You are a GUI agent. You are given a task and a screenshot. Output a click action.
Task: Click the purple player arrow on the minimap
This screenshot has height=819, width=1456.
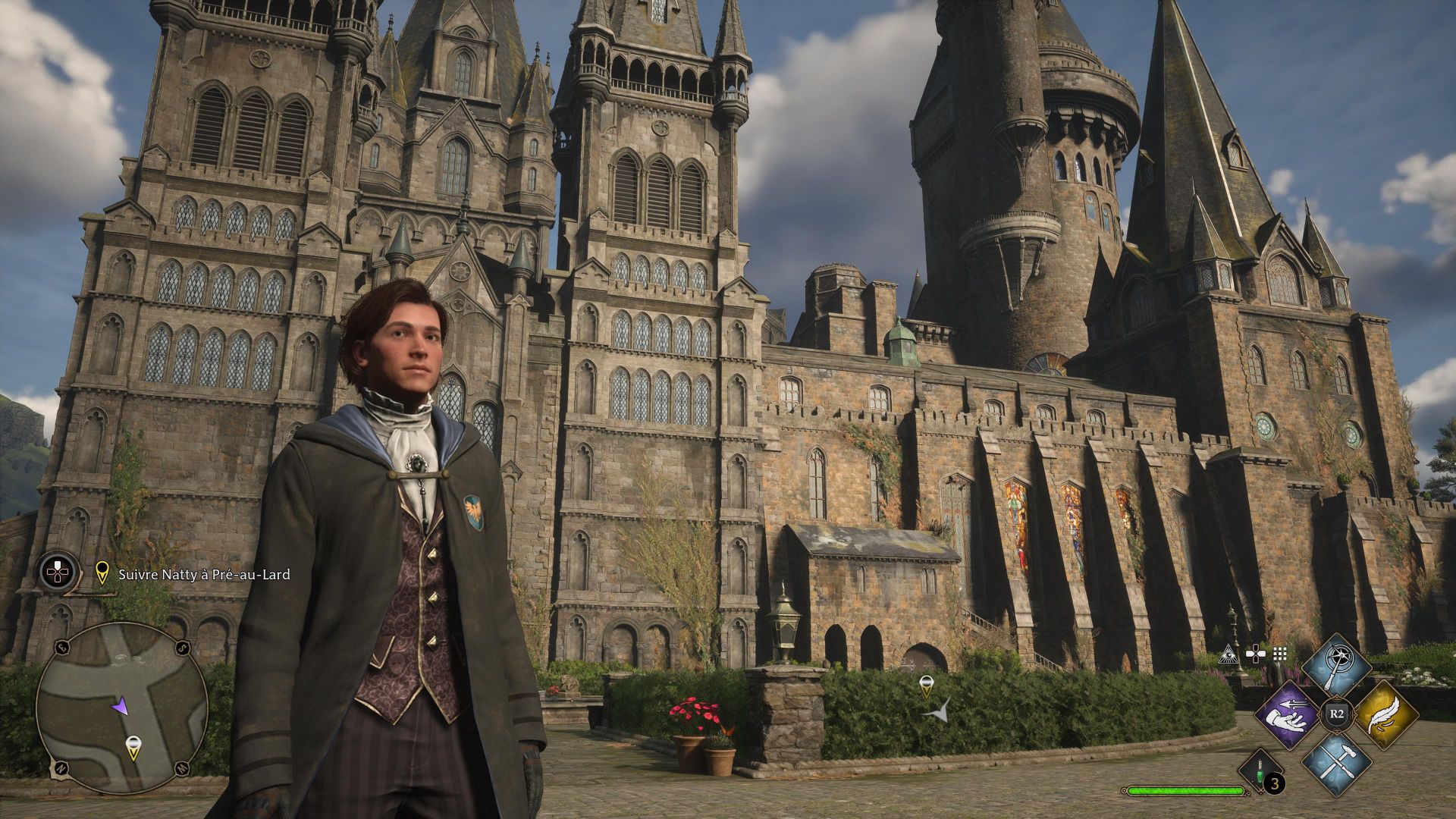tap(119, 706)
